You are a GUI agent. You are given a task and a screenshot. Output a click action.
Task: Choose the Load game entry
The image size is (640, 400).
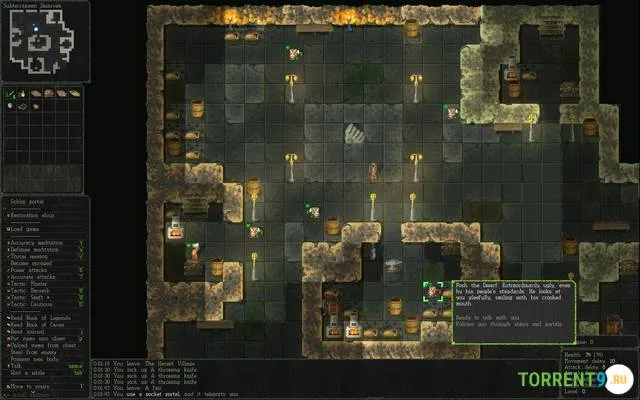coord(28,227)
